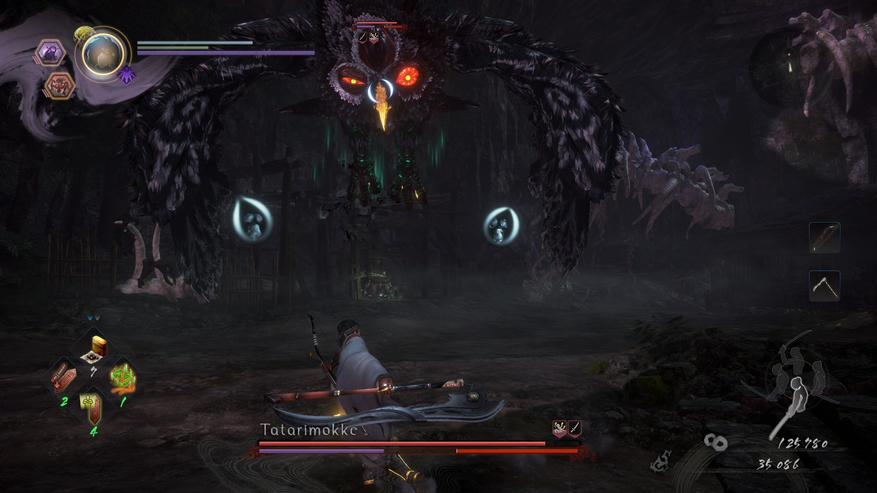877x493 pixels.
Task: Activate the glowing green talisman shortcut
Action: [x=122, y=378]
